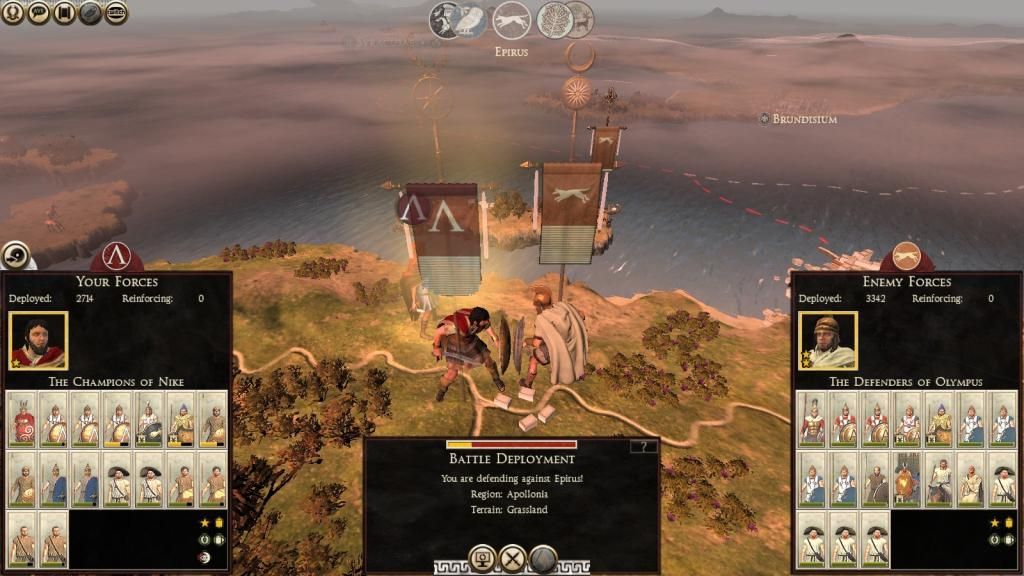
Task: Click the Epirus running dog faction emblem
Action: (512, 19)
